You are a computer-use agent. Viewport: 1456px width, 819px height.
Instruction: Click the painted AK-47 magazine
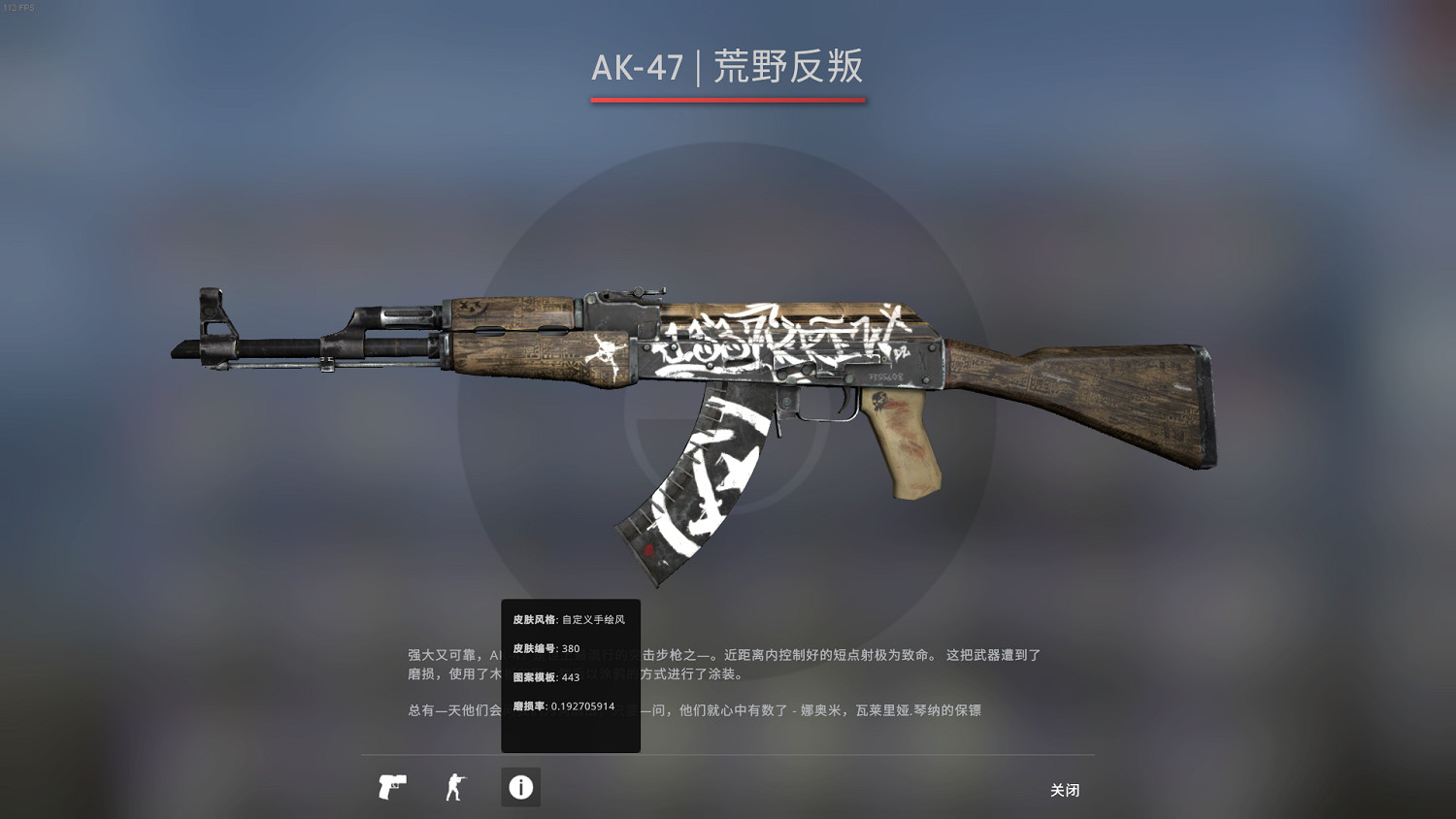click(709, 475)
